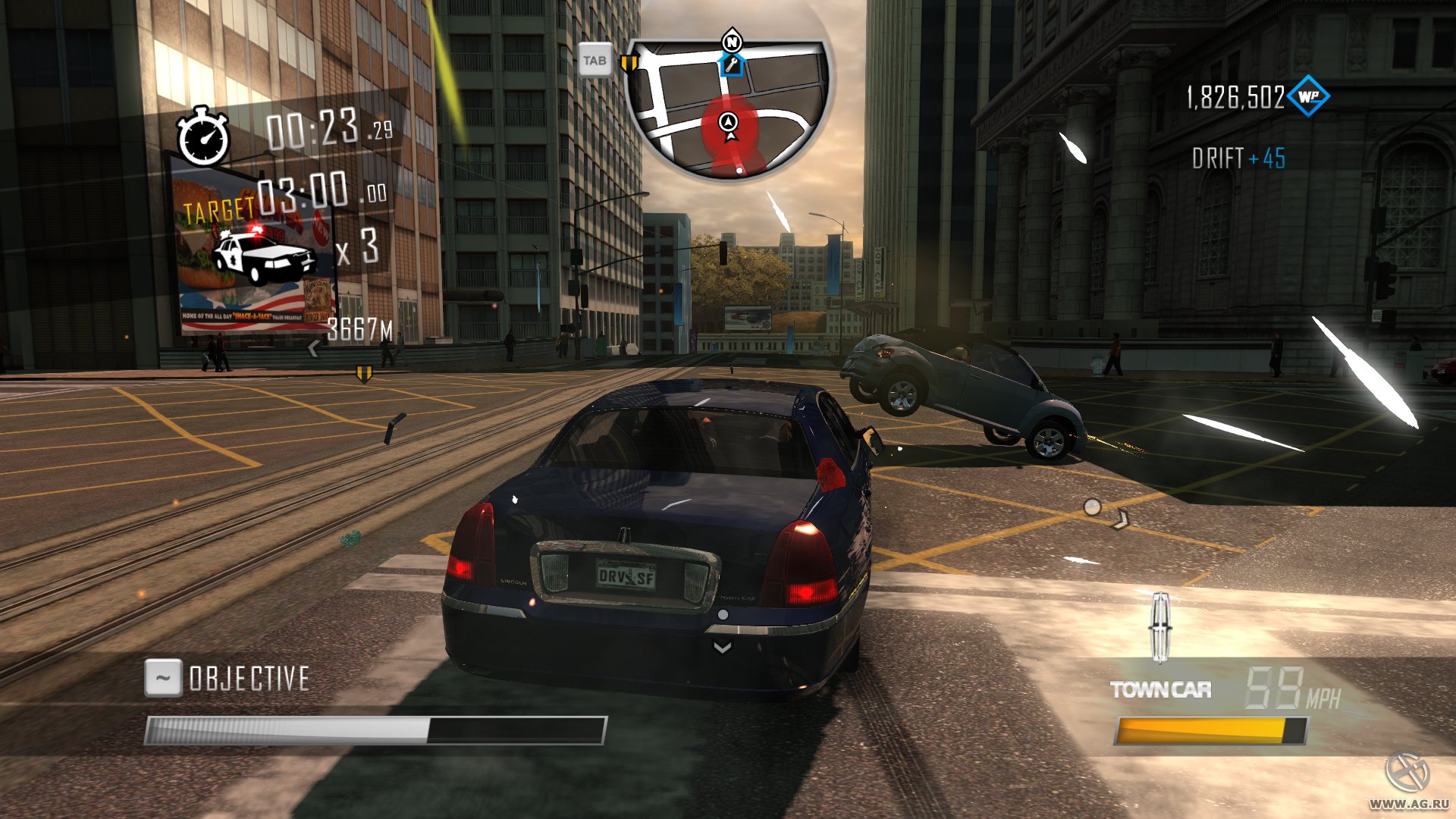1456x819 pixels.
Task: Click the stopwatch timer icon
Action: point(203,137)
